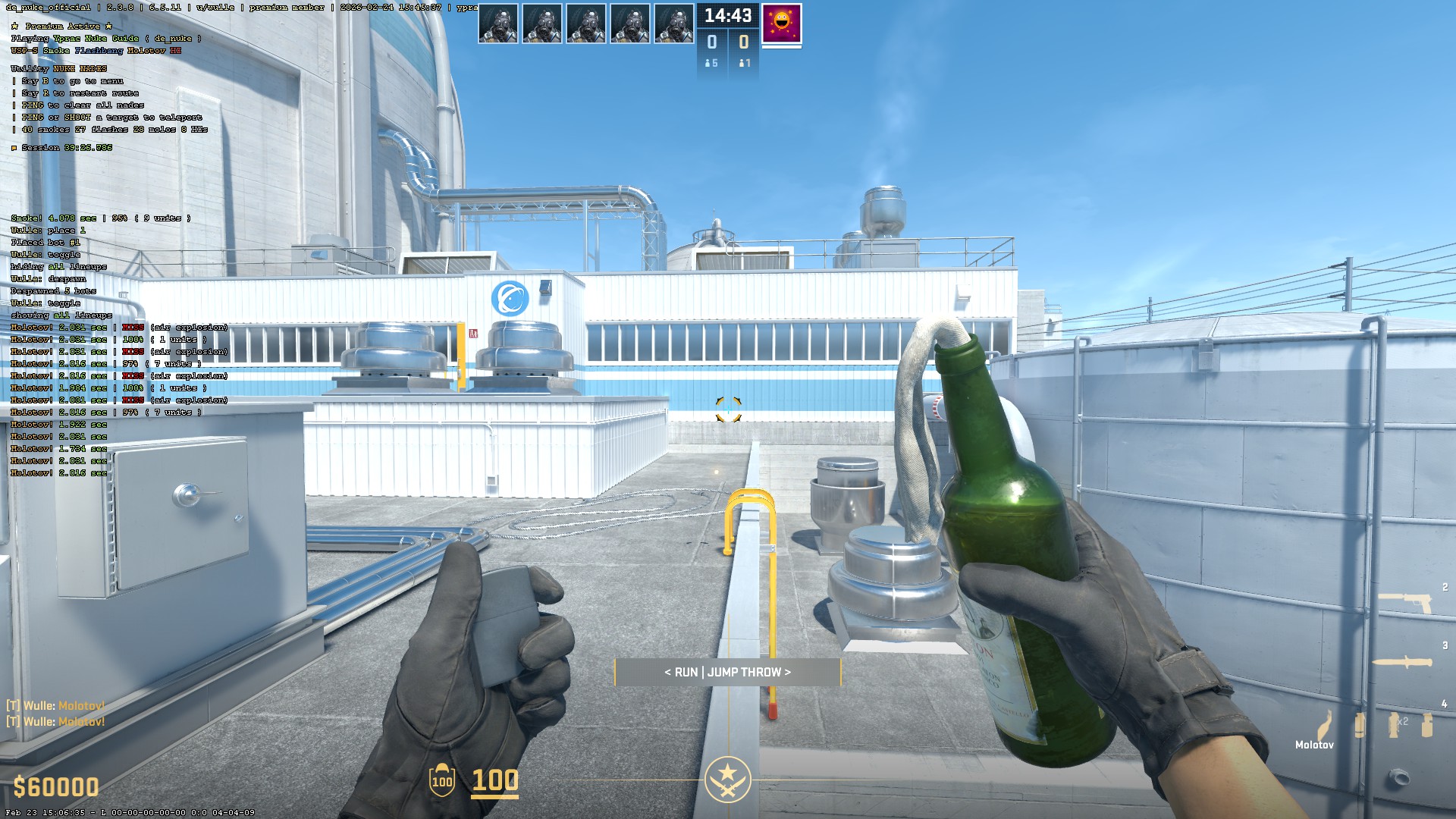Click the 14:43 round timer display

click(727, 17)
